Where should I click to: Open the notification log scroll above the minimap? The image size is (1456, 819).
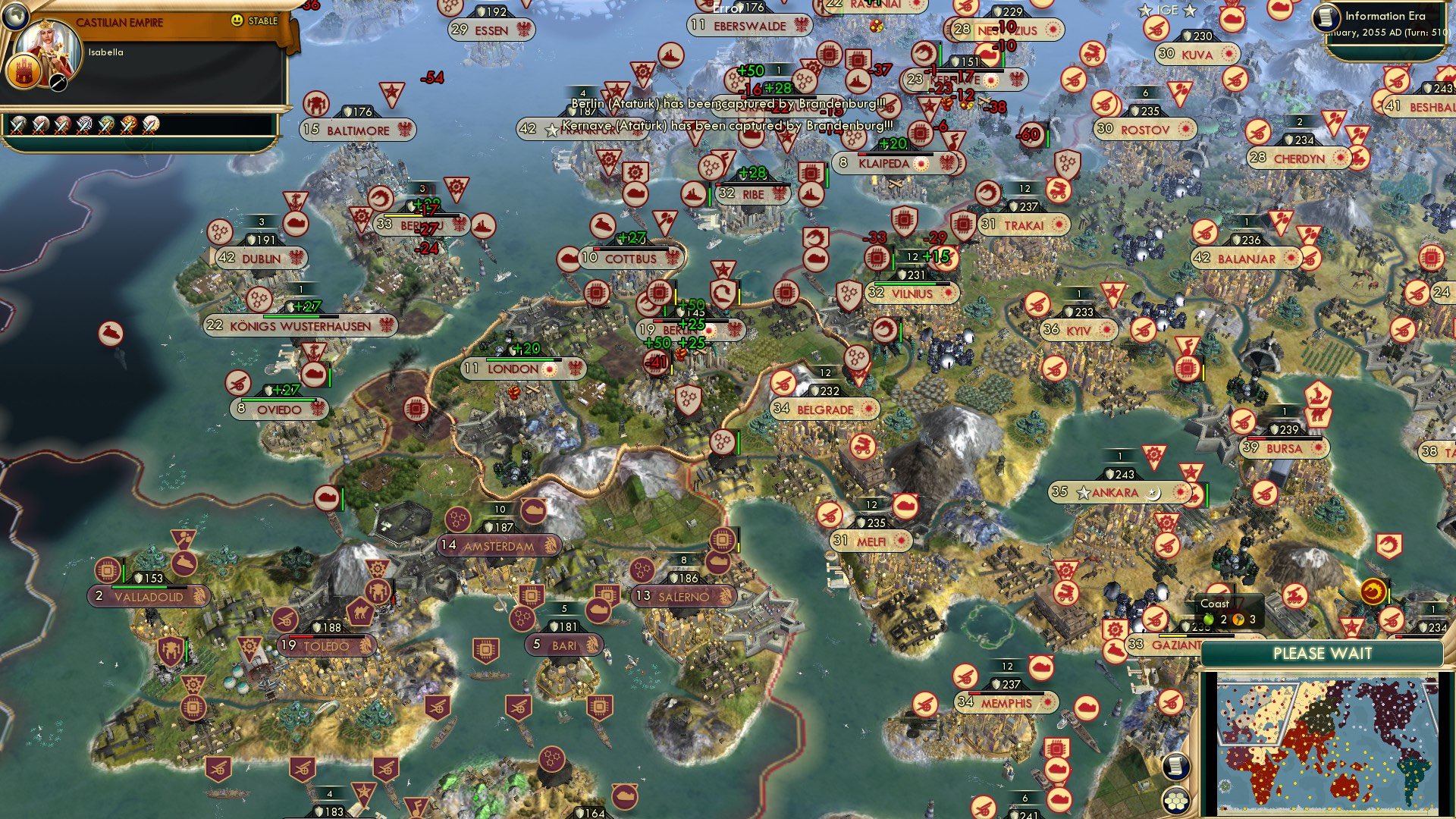[1176, 767]
